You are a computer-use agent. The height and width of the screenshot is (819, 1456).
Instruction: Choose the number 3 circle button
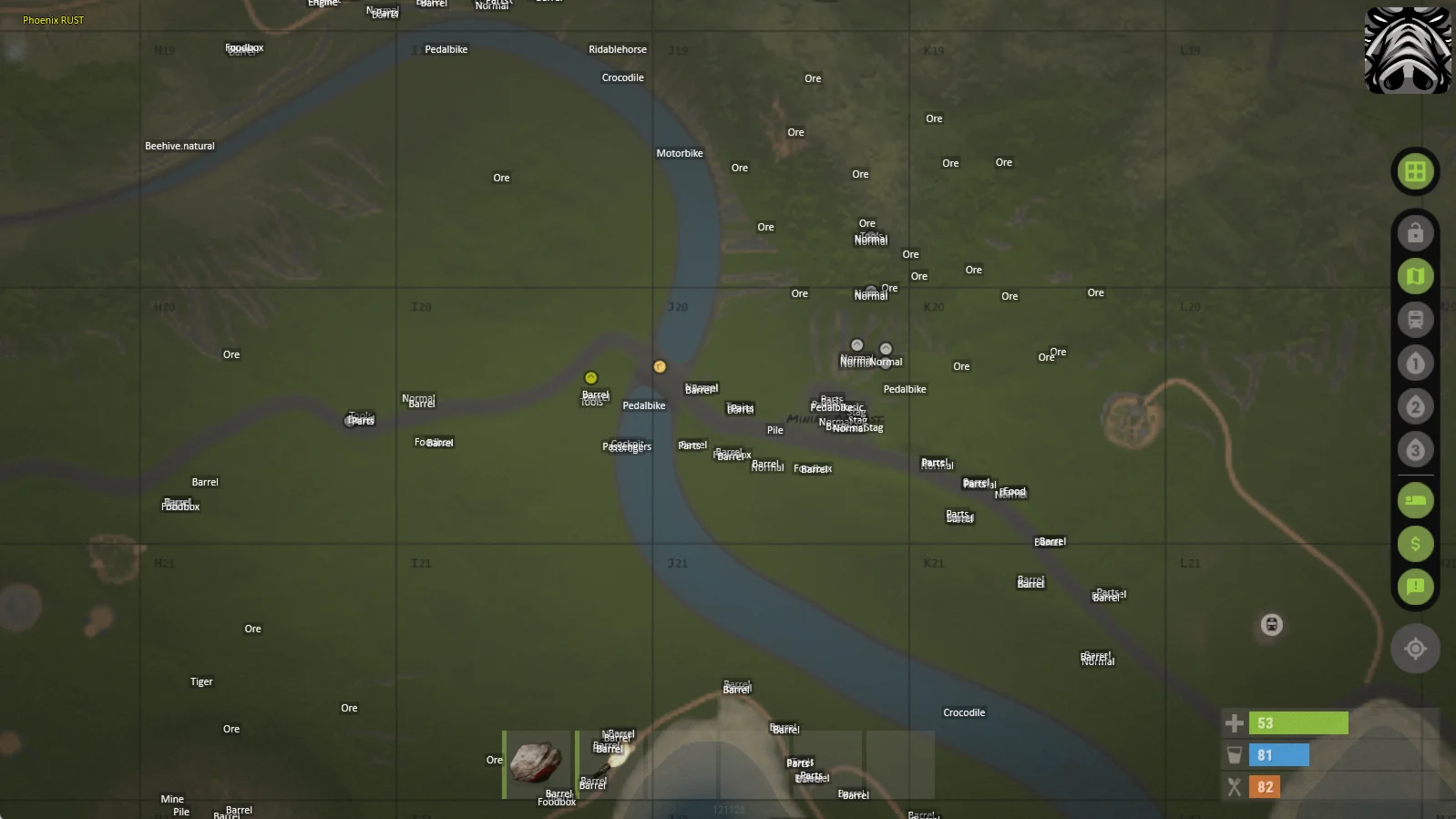[x=1415, y=449]
